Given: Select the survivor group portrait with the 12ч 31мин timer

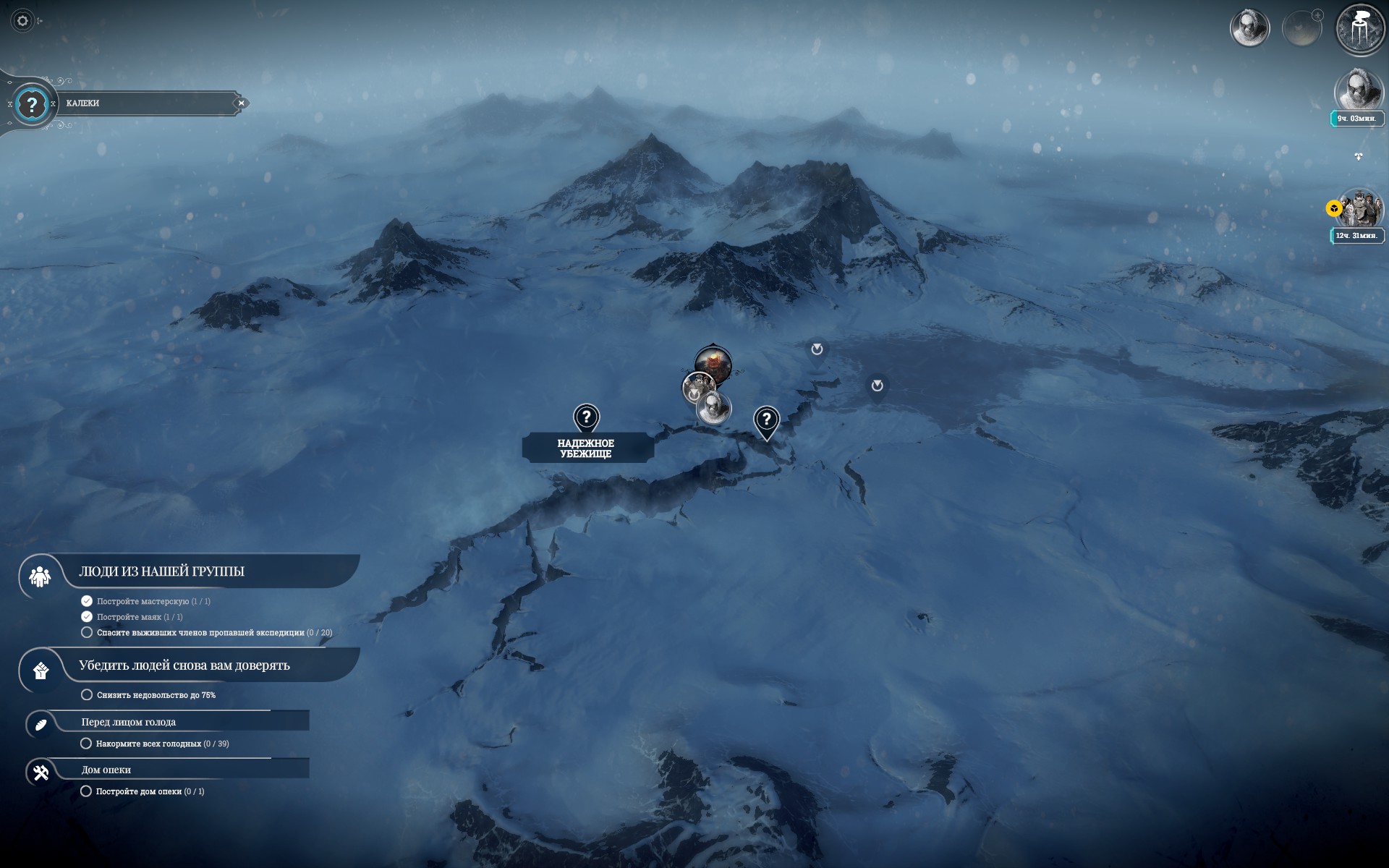Looking at the screenshot, I should (x=1359, y=209).
